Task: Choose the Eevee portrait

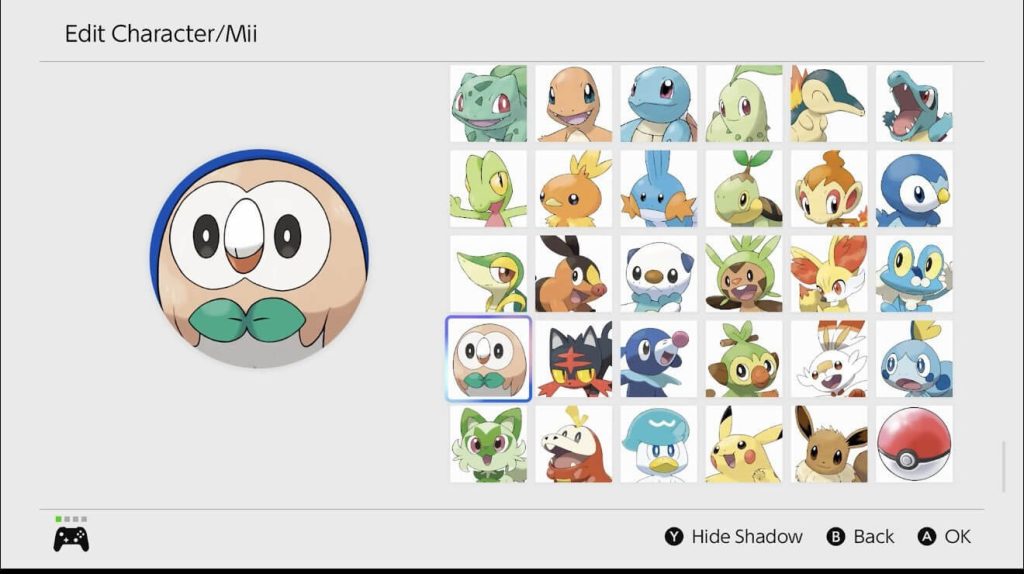Action: tap(829, 444)
